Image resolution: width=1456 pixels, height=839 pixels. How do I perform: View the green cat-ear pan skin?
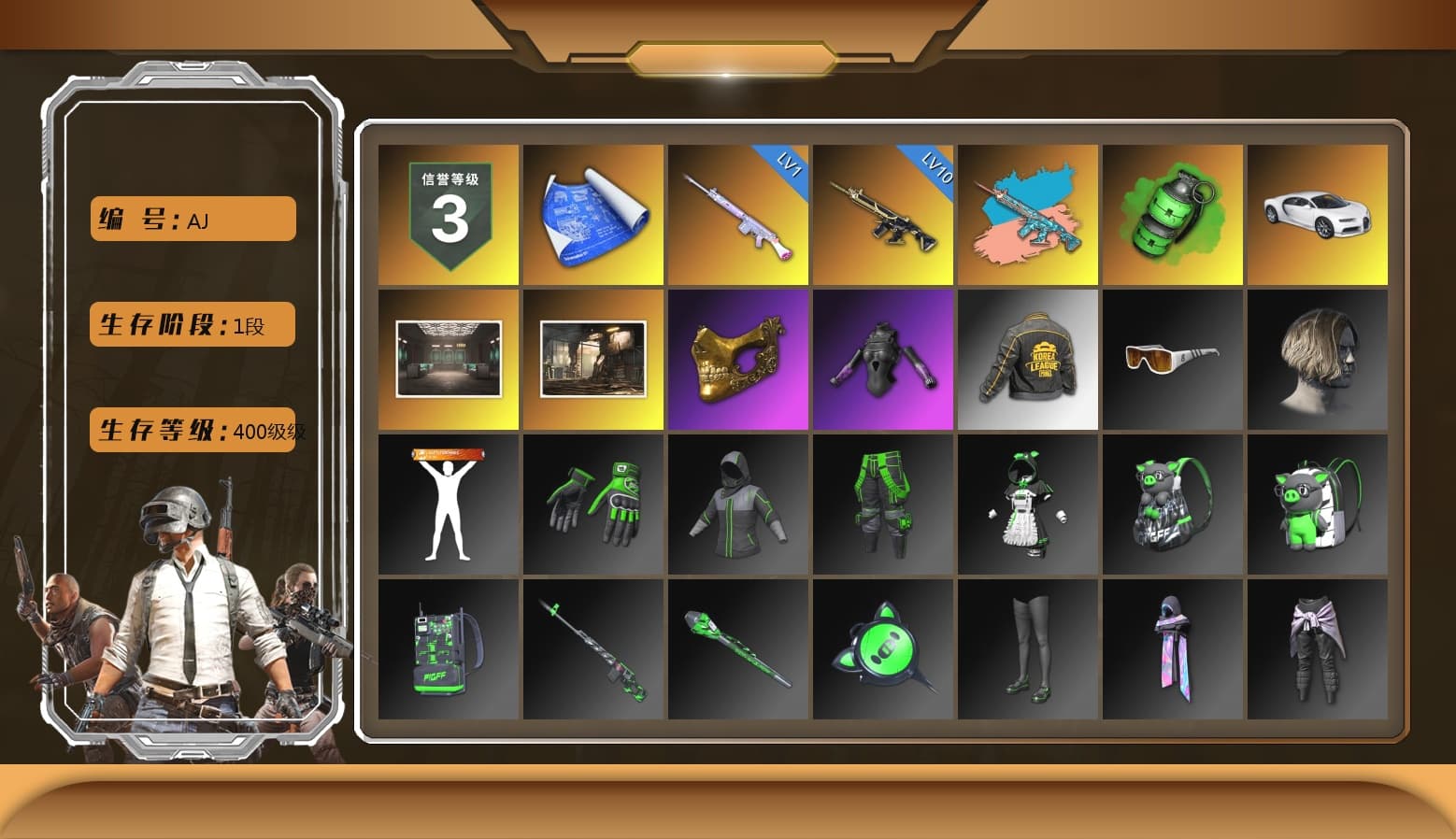[882, 649]
